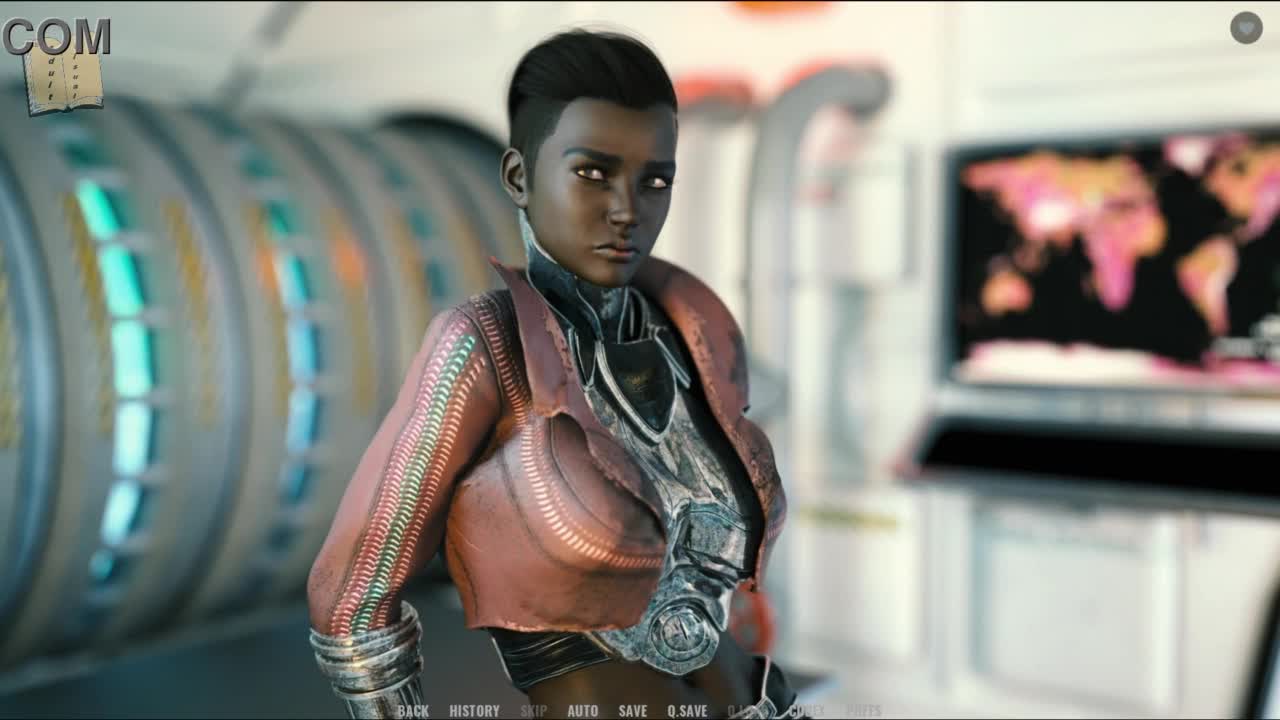Toggle Auto advance mode
The image size is (1280, 720).
coord(582,711)
